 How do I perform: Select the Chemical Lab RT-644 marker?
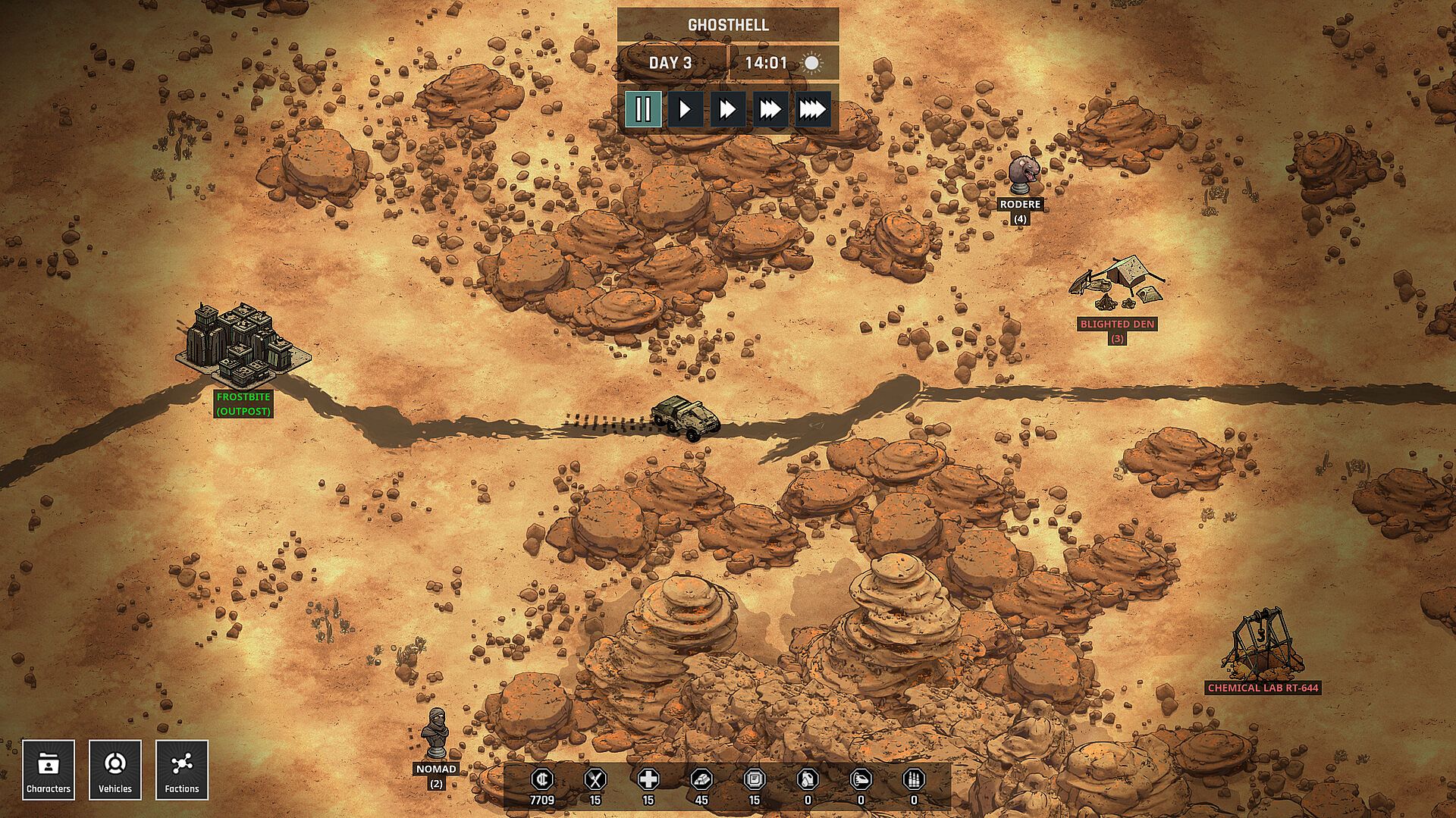pos(1262,646)
